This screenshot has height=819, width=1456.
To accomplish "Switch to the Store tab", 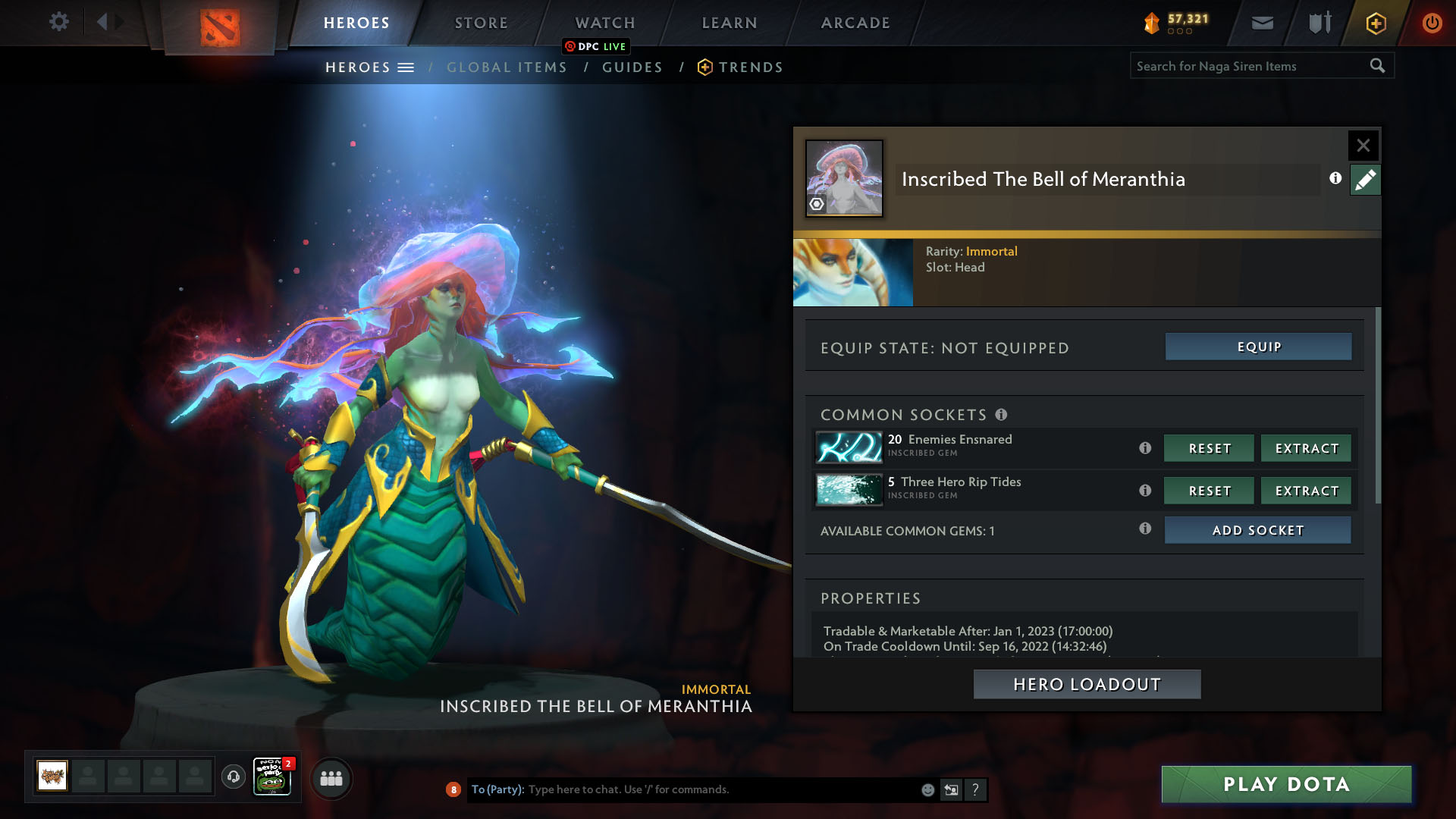I will point(482,23).
